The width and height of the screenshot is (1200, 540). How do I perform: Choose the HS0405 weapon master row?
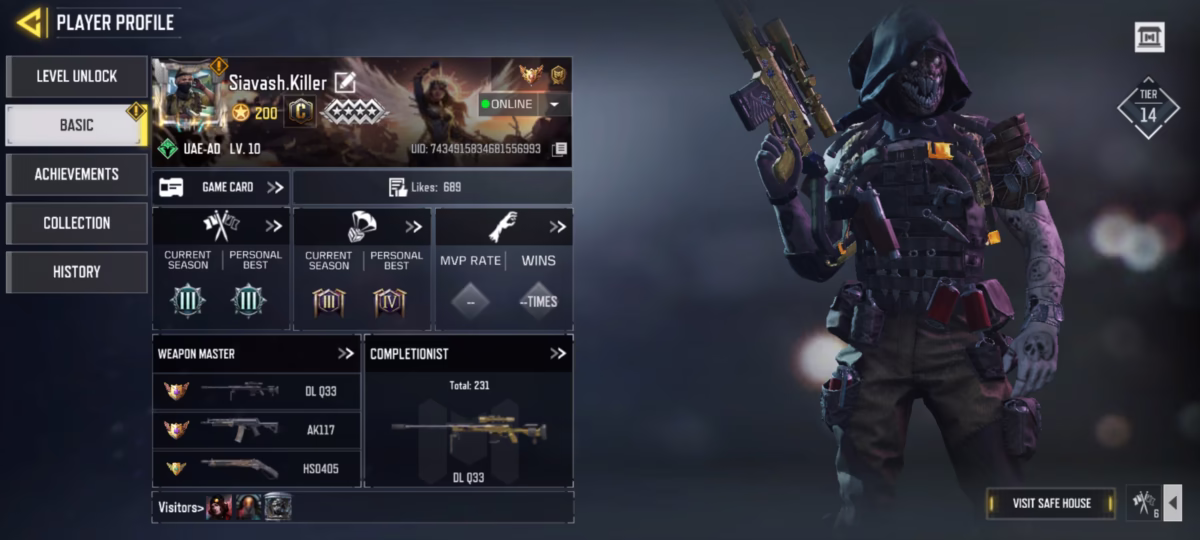click(256, 468)
